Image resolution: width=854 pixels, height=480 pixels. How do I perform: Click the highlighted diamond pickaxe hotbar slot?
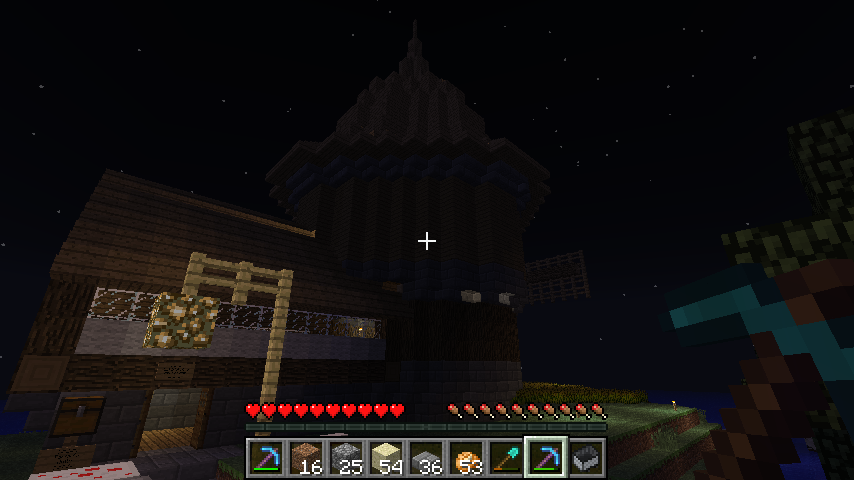tap(546, 458)
